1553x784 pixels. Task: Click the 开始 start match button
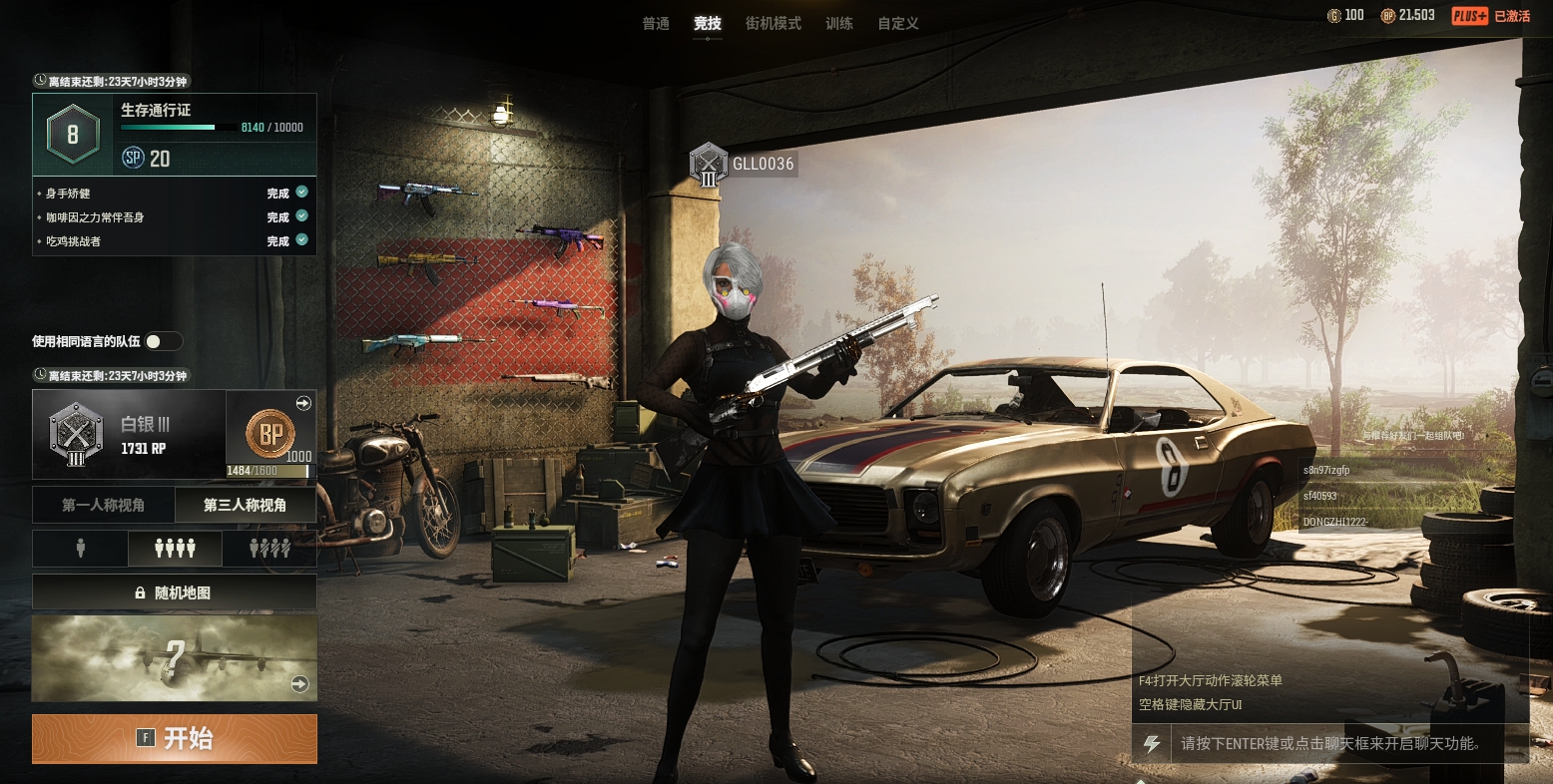(x=175, y=738)
